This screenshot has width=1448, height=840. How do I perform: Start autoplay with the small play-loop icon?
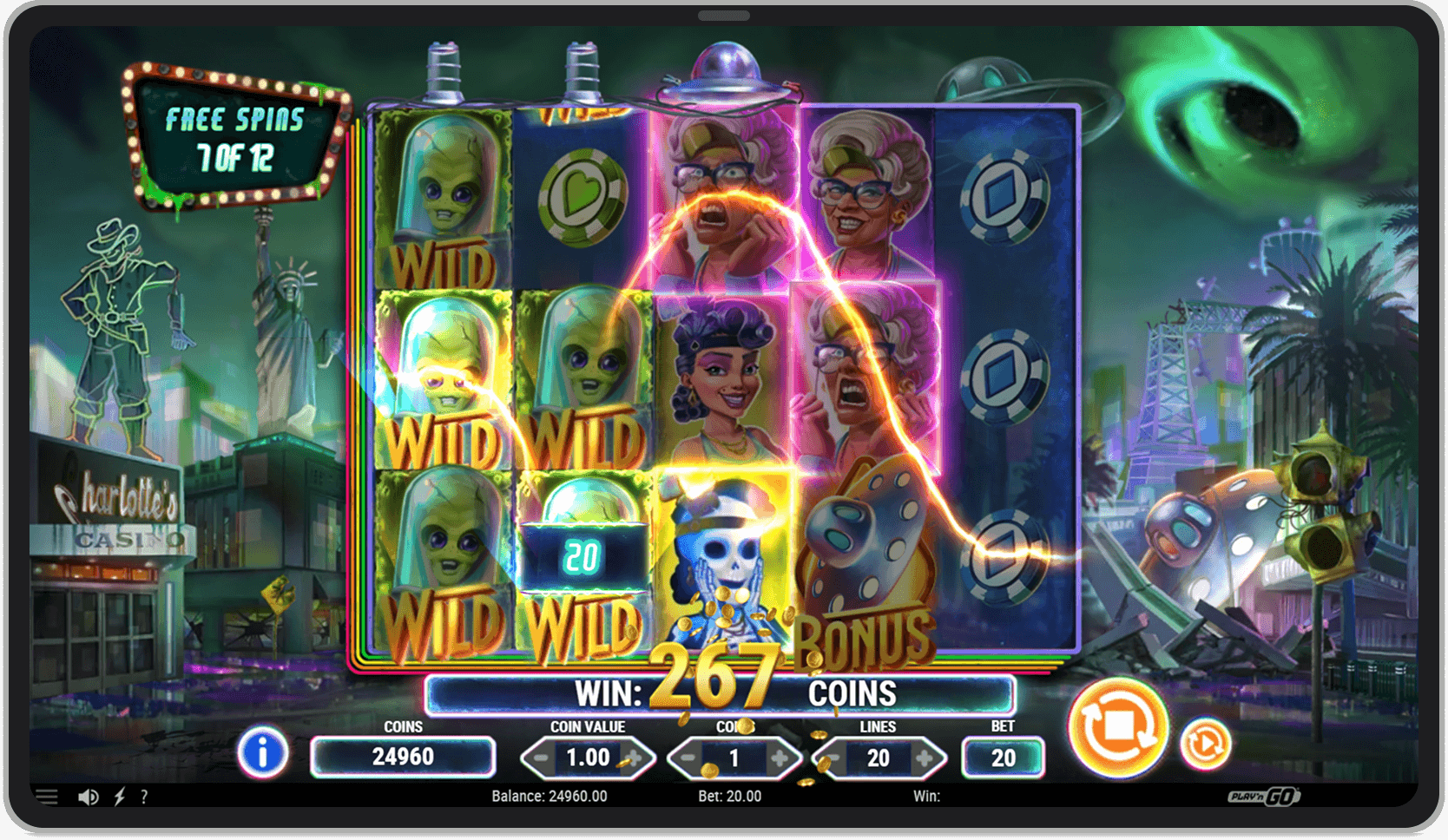(1208, 742)
